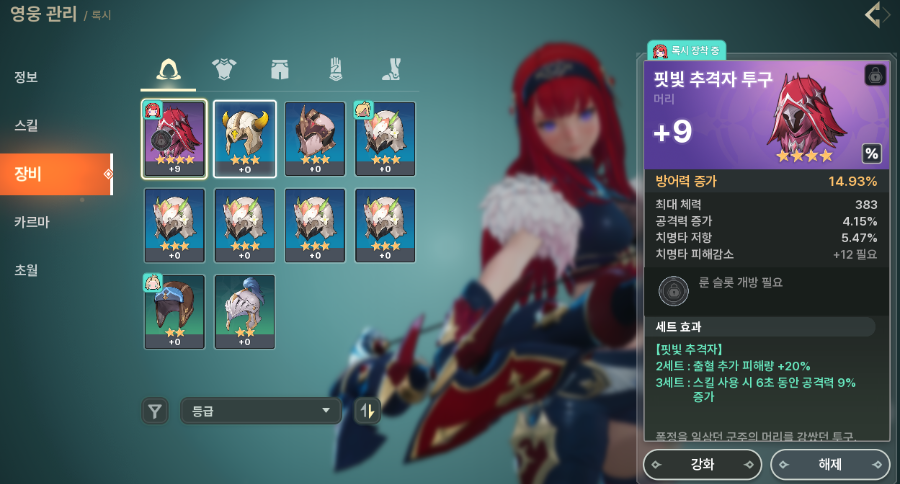Open the 정보 menu entry
The image size is (900, 484).
pyautogui.click(x=27, y=78)
